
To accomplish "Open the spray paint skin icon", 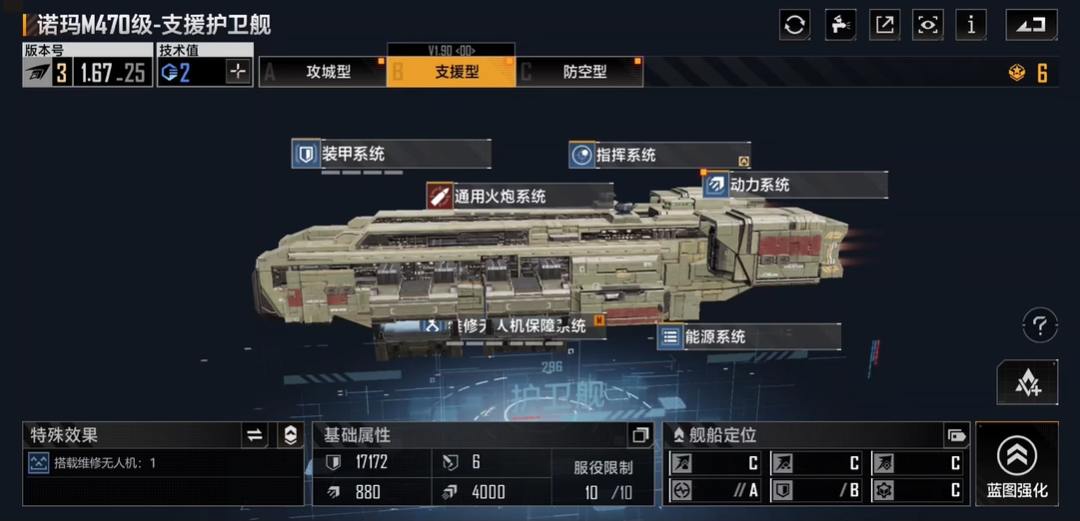I will pyautogui.click(x=840, y=25).
